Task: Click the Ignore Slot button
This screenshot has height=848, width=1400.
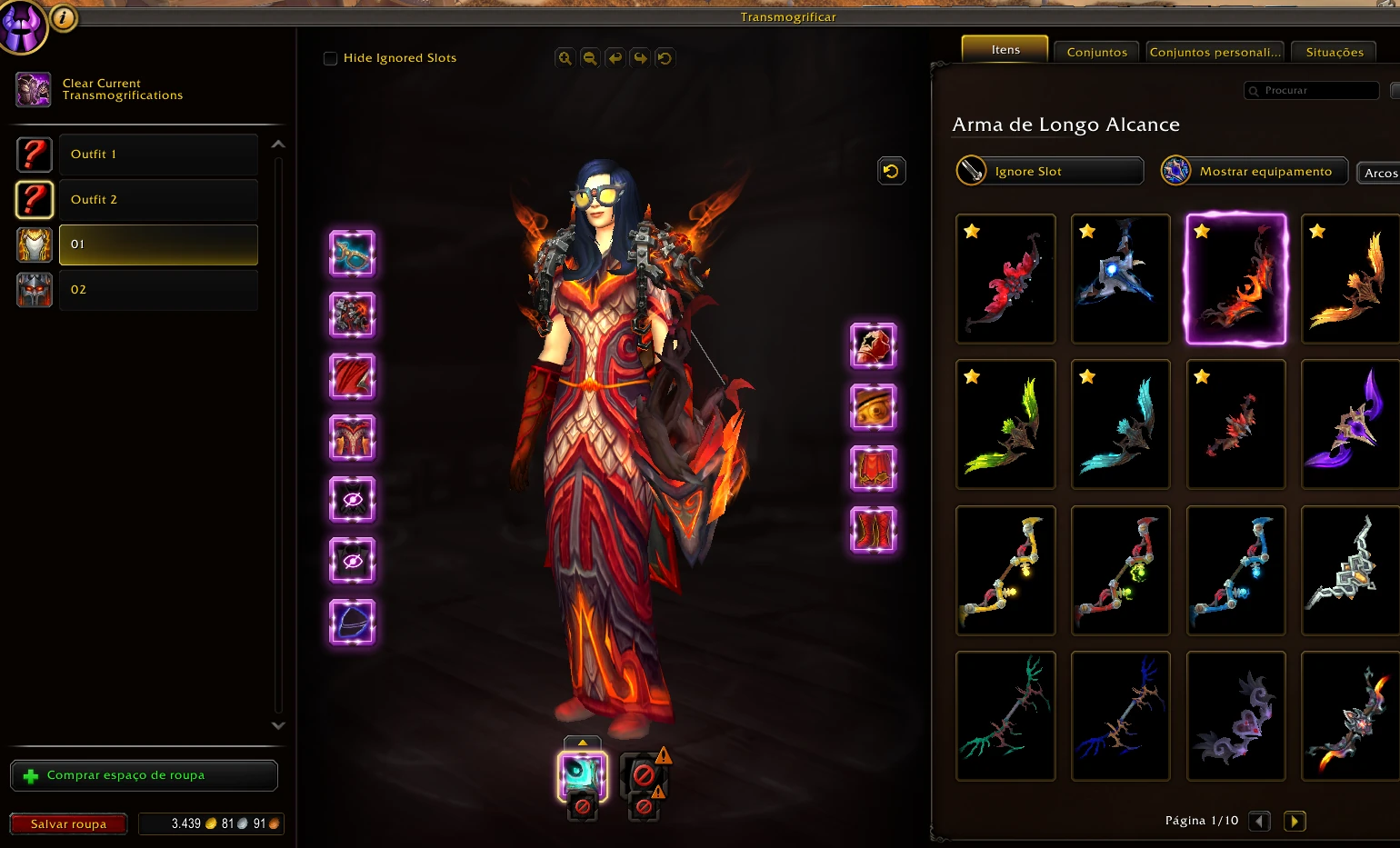Action: 1049,171
